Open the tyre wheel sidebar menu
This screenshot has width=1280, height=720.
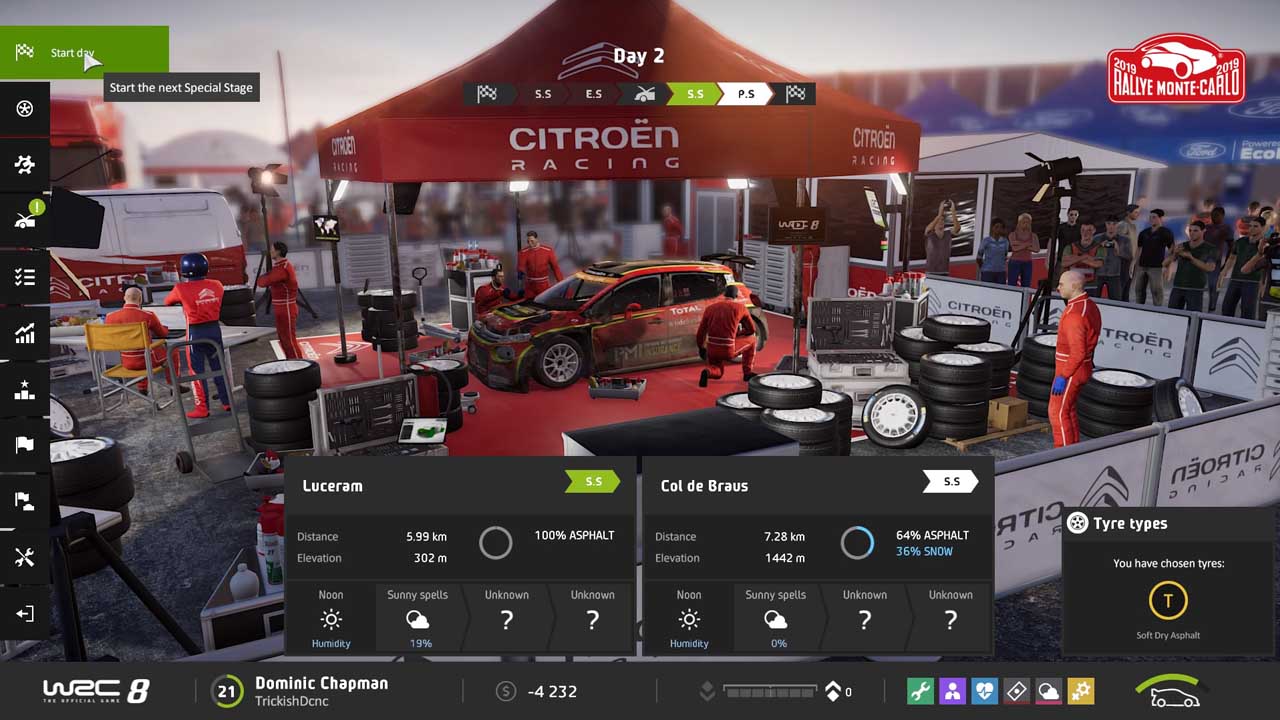point(25,108)
